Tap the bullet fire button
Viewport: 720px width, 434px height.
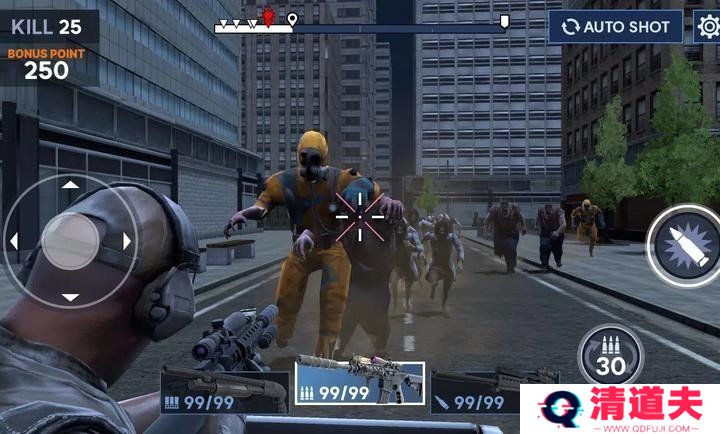click(683, 245)
